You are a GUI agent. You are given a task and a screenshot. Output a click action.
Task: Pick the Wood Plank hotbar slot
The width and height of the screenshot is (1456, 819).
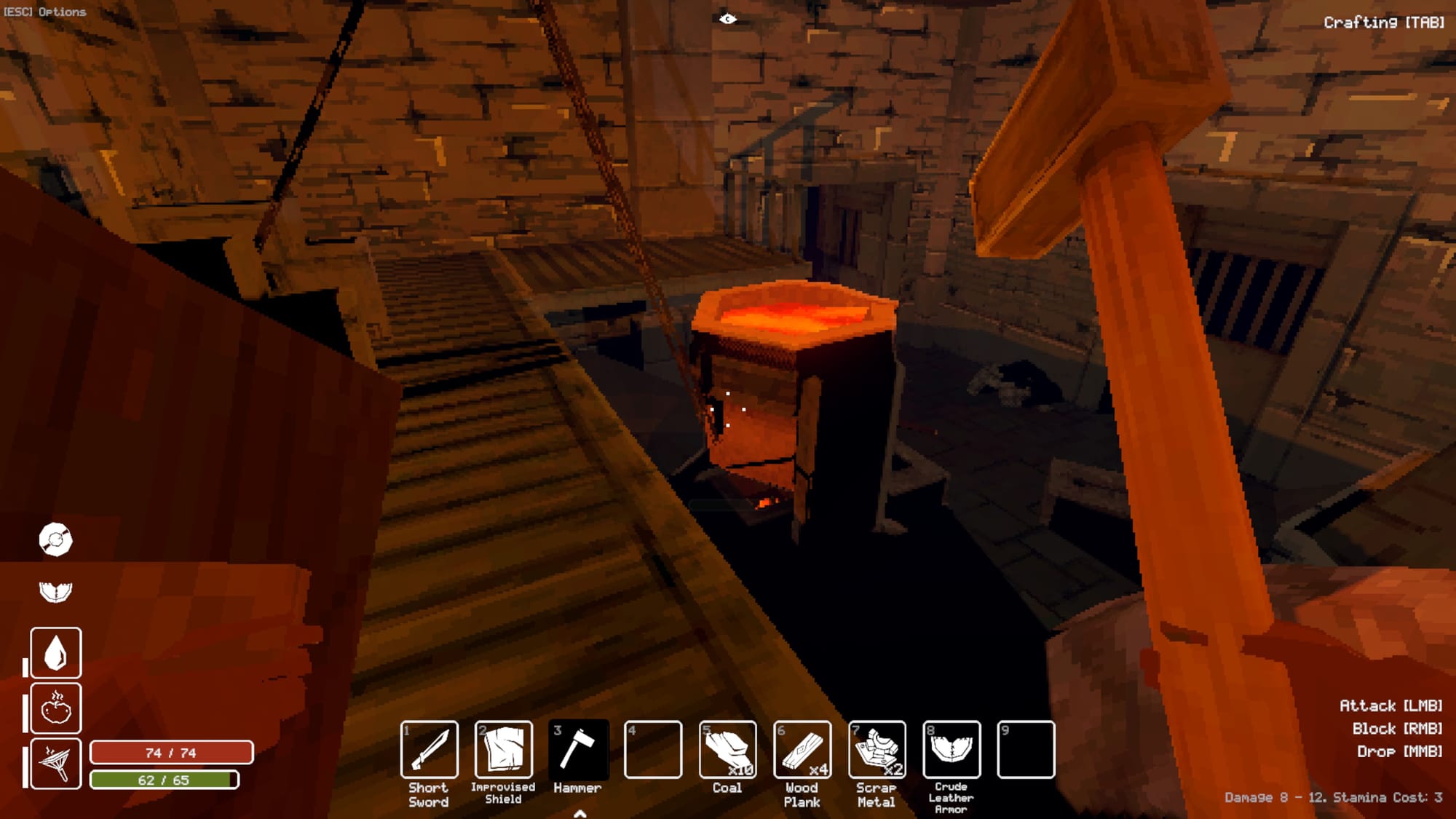point(802,749)
